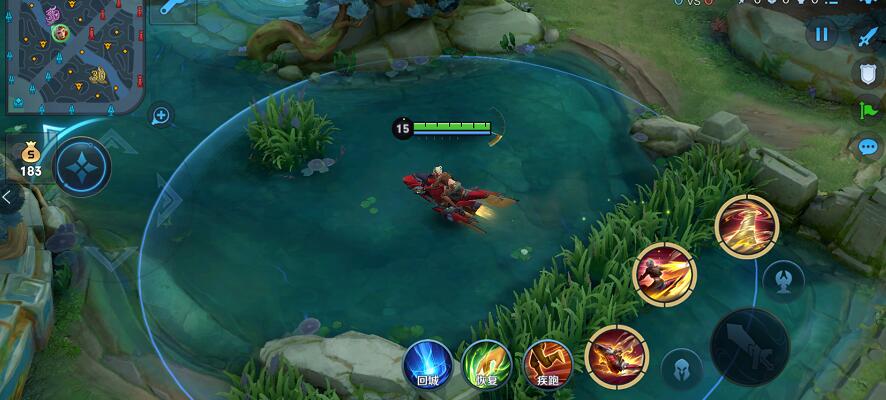
Task: Expand the left-edge arrow panel
Action: (8, 198)
